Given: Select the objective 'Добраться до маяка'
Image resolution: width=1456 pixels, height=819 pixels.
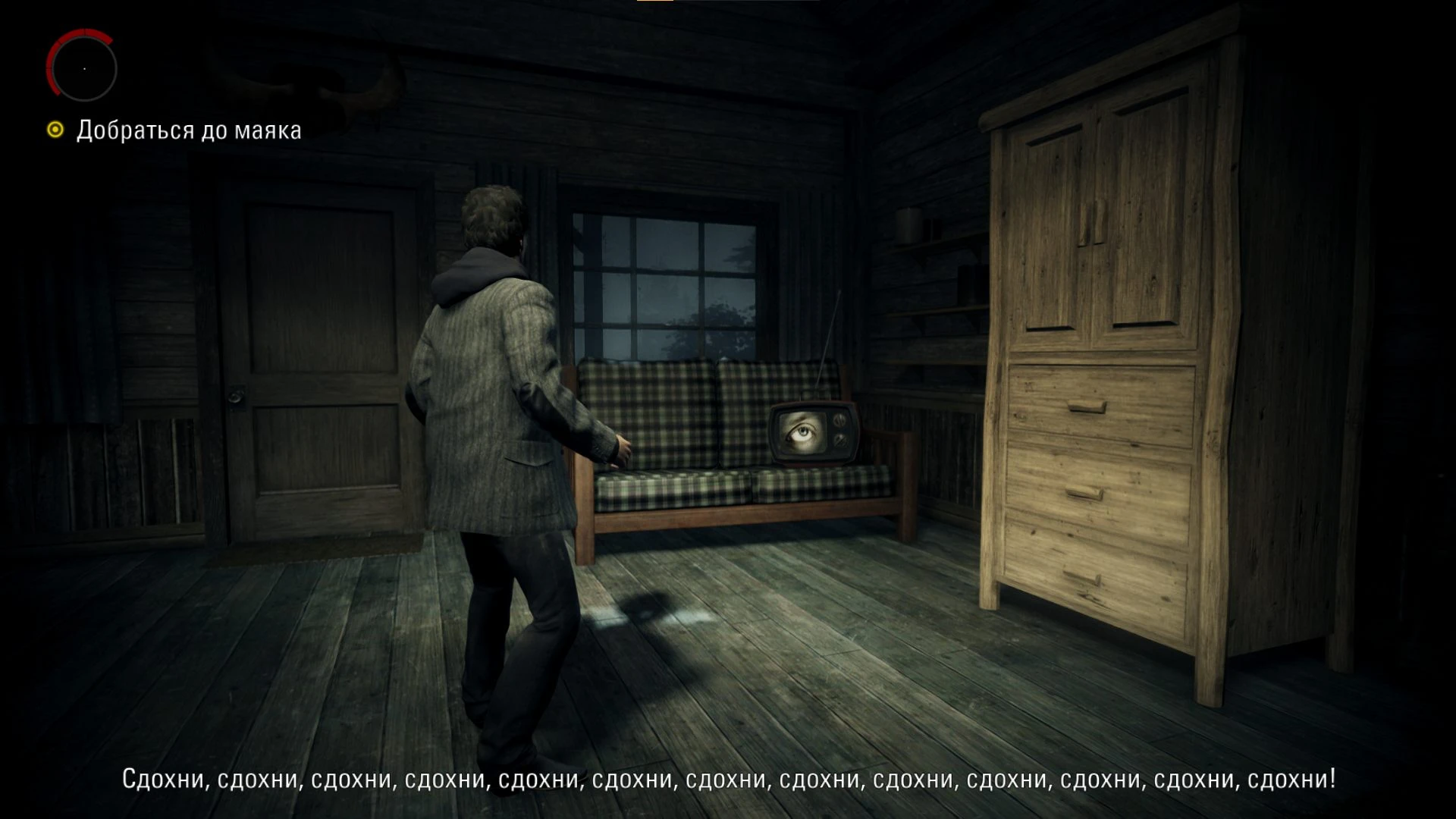Looking at the screenshot, I should pyautogui.click(x=188, y=130).
